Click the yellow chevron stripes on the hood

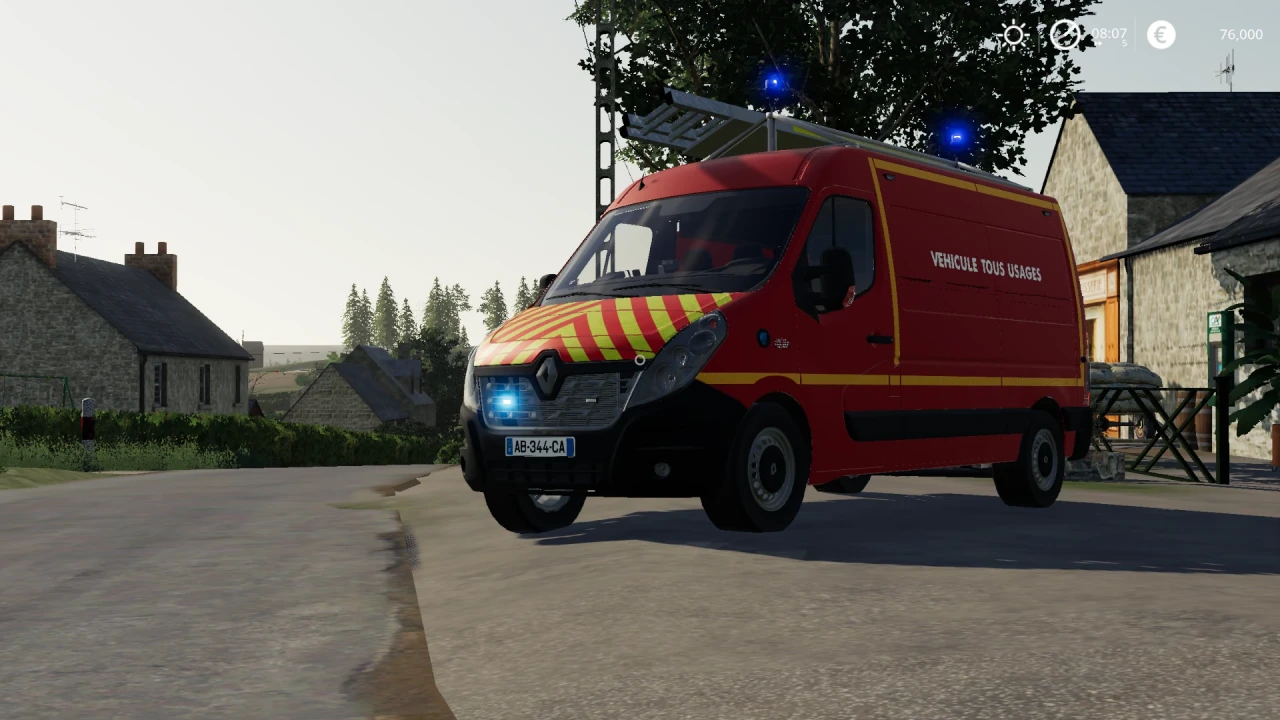tap(590, 325)
